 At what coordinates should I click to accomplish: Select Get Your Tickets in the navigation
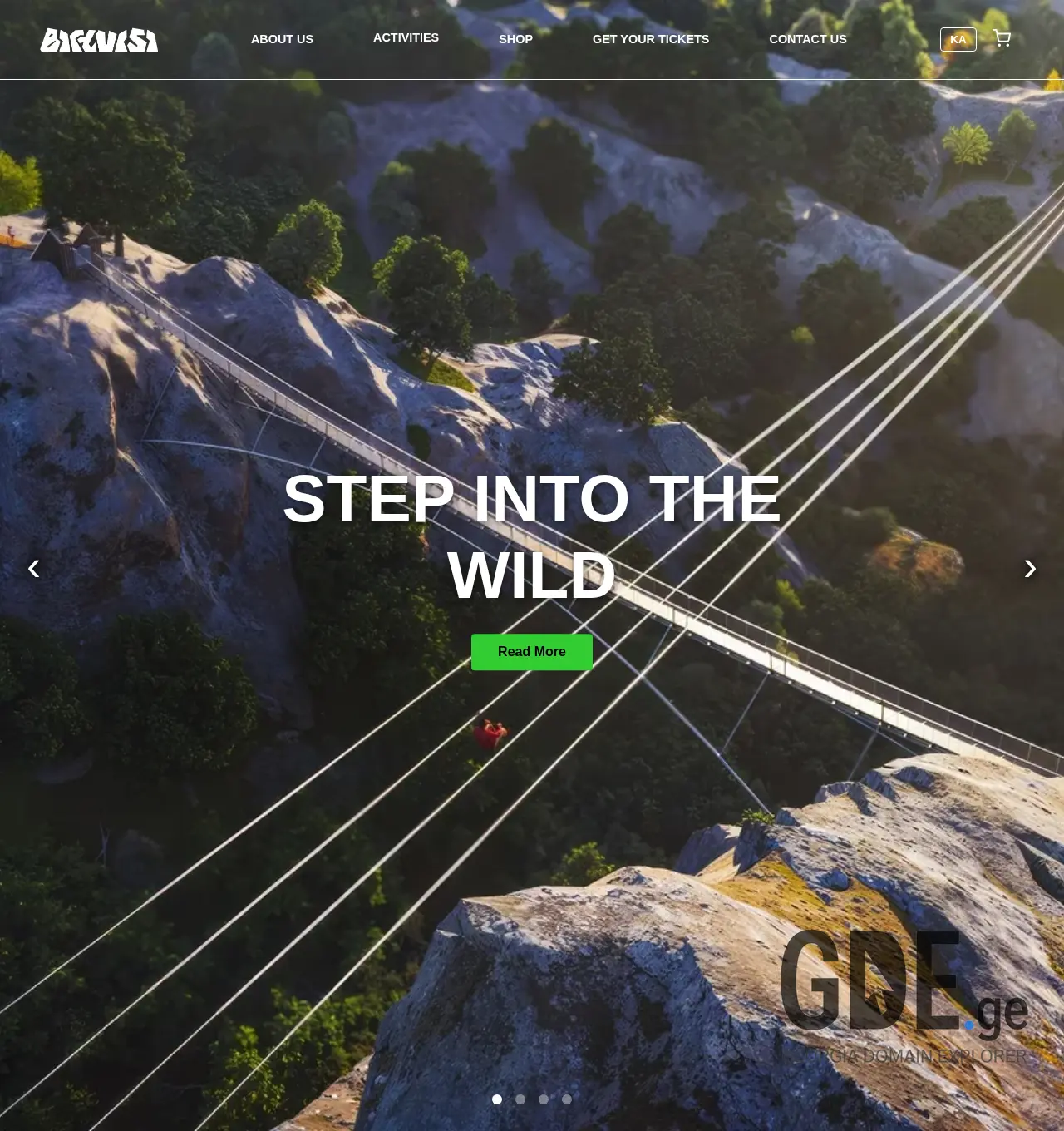651,39
